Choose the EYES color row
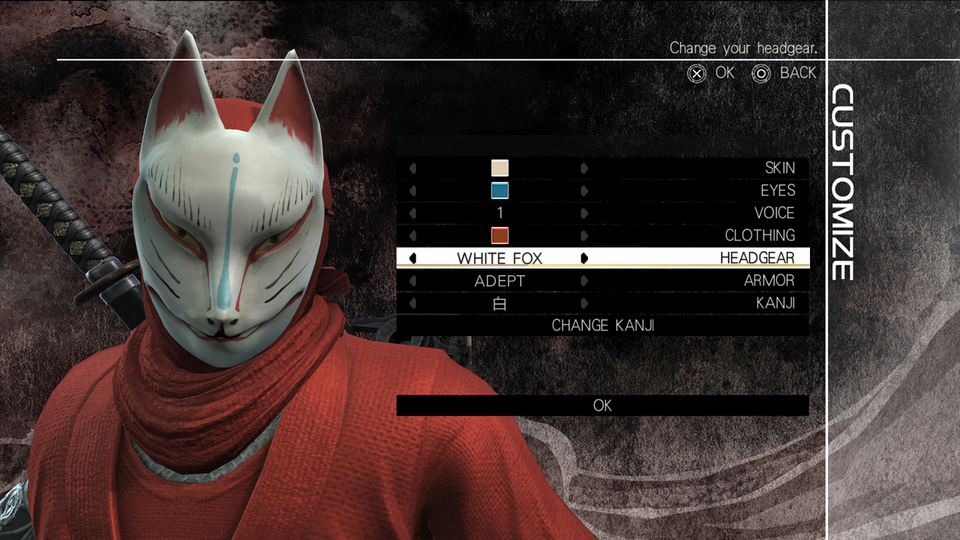This screenshot has width=960, height=540. [x=602, y=190]
